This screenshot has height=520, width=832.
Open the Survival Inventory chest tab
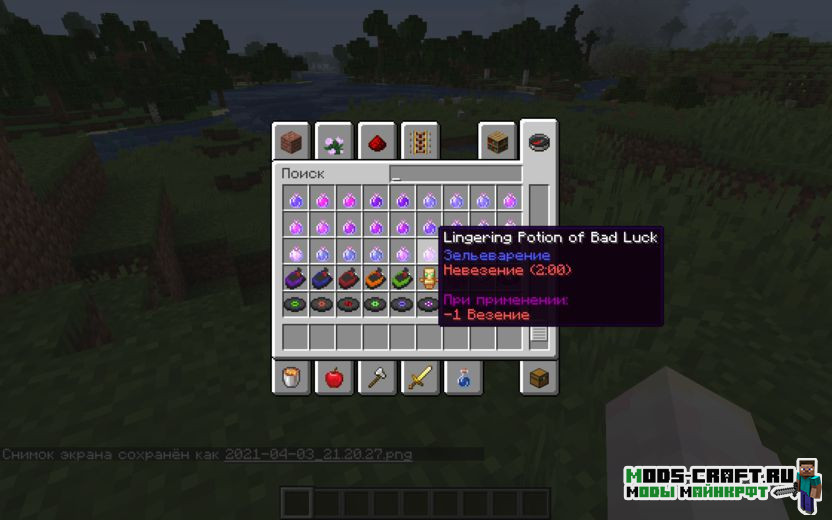tap(539, 378)
